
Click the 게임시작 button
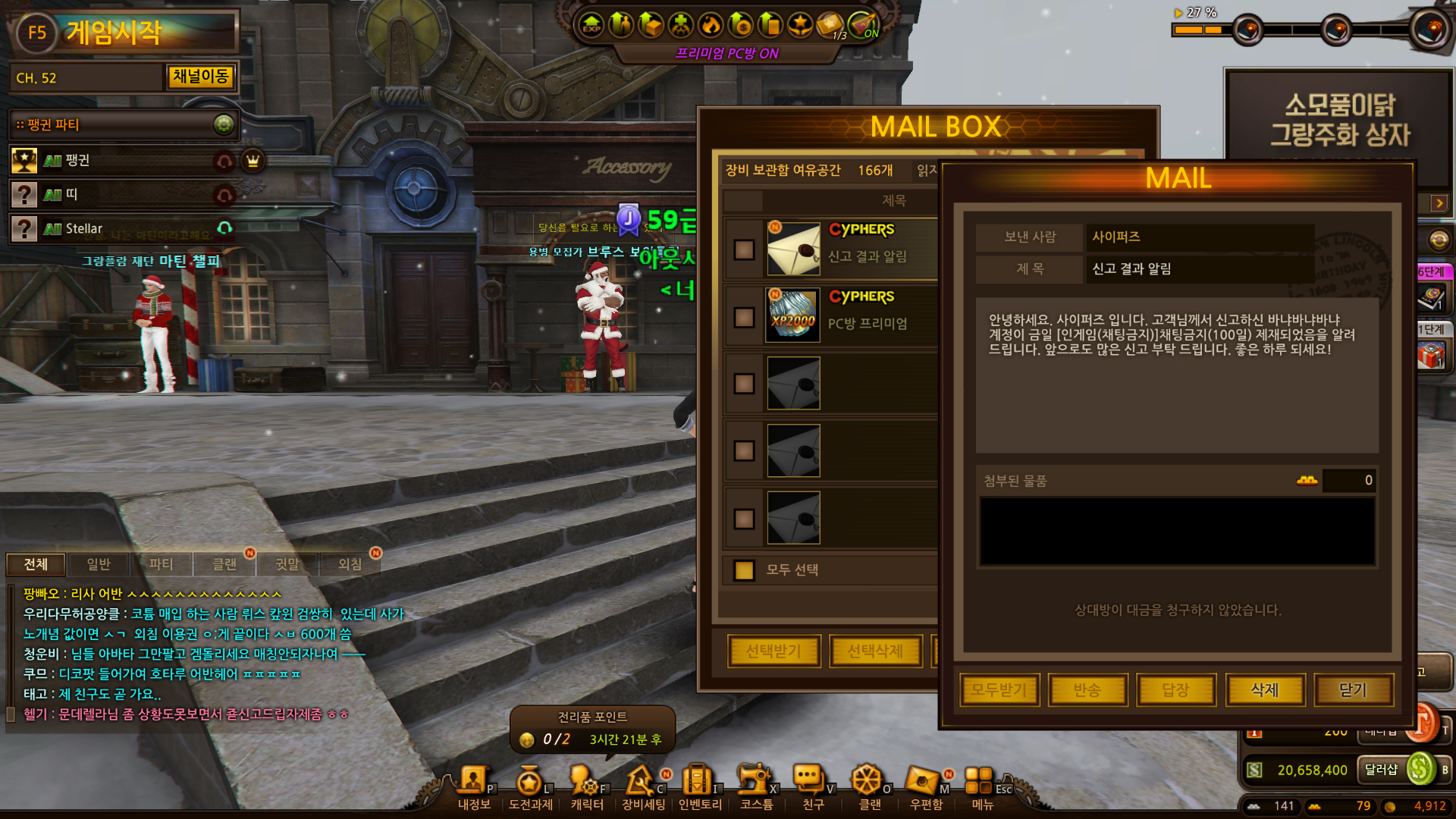click(114, 33)
